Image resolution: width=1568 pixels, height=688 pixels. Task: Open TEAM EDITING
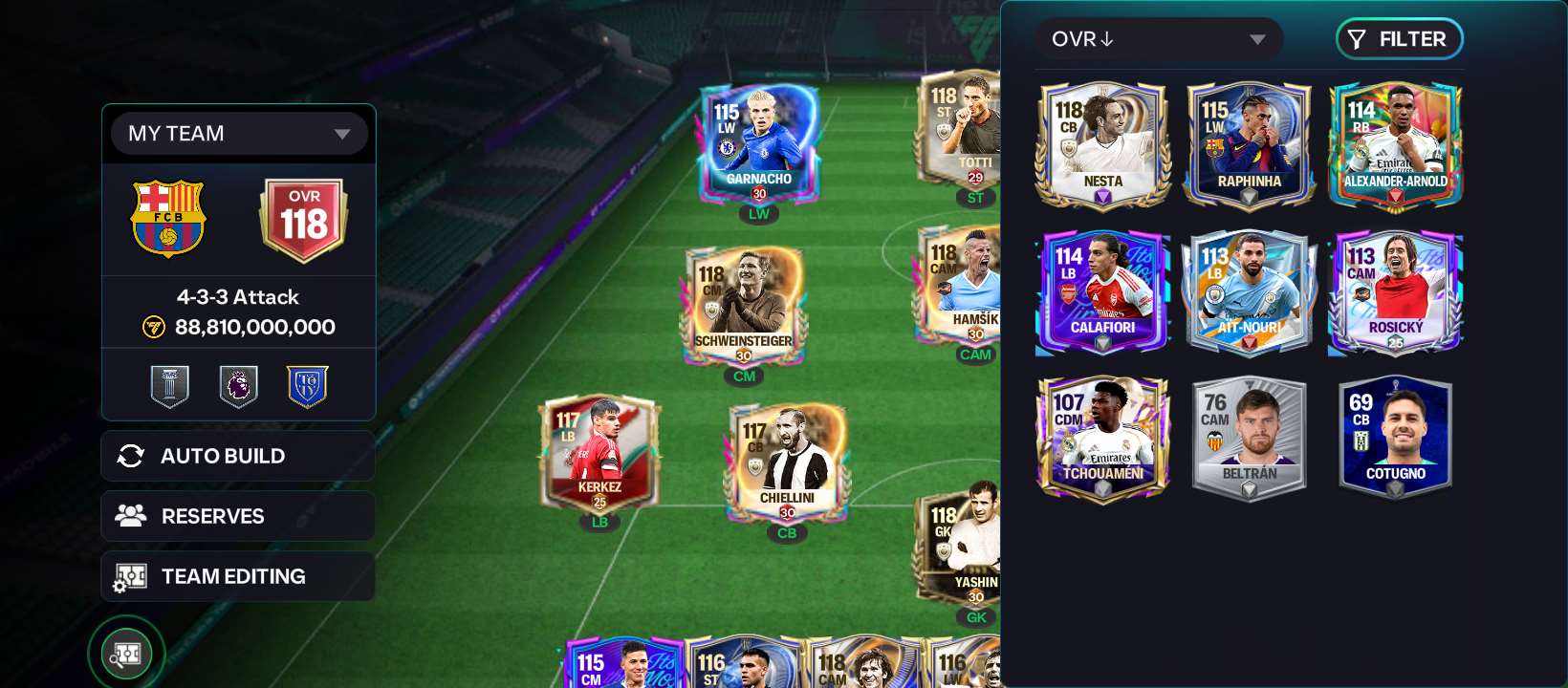tap(238, 576)
